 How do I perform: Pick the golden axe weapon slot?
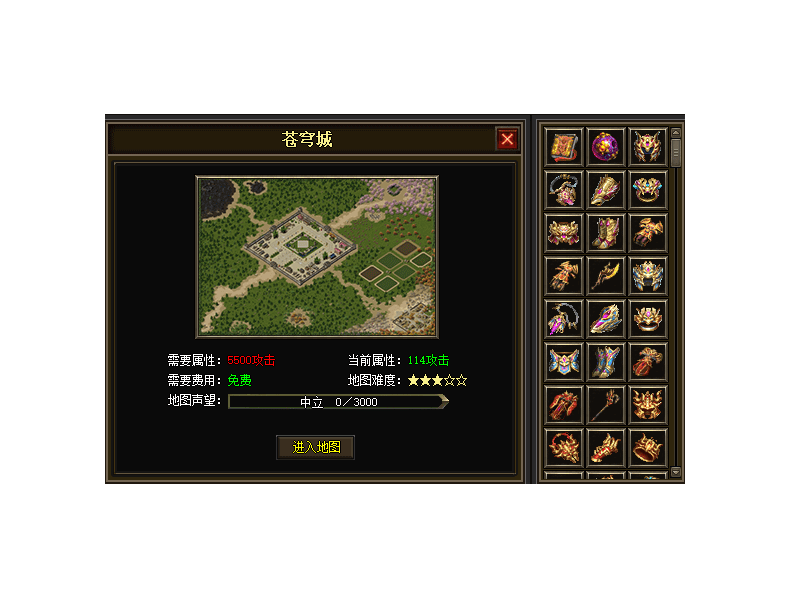click(x=606, y=275)
